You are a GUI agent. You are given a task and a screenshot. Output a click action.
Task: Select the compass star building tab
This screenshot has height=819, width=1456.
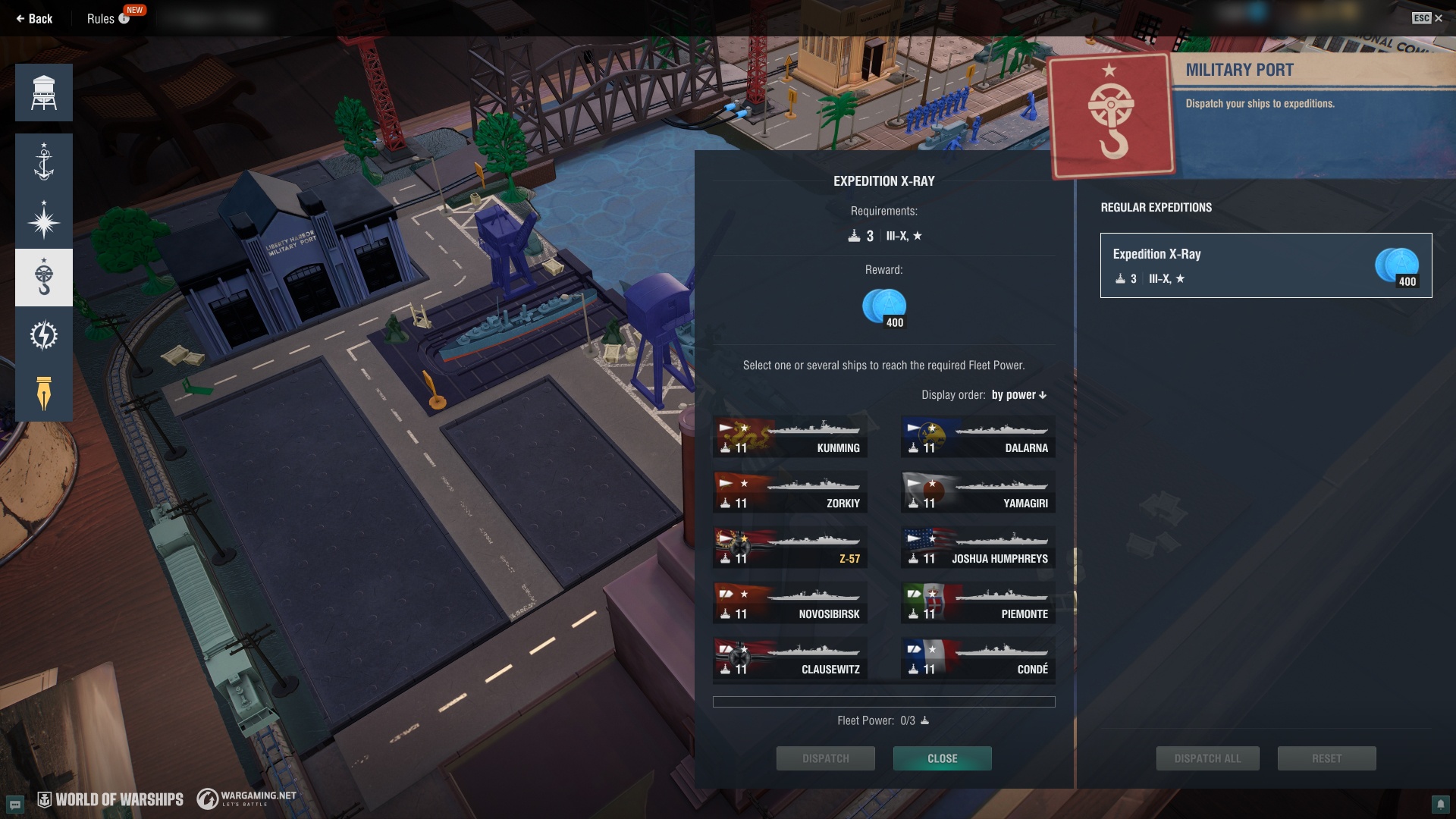pyautogui.click(x=44, y=220)
